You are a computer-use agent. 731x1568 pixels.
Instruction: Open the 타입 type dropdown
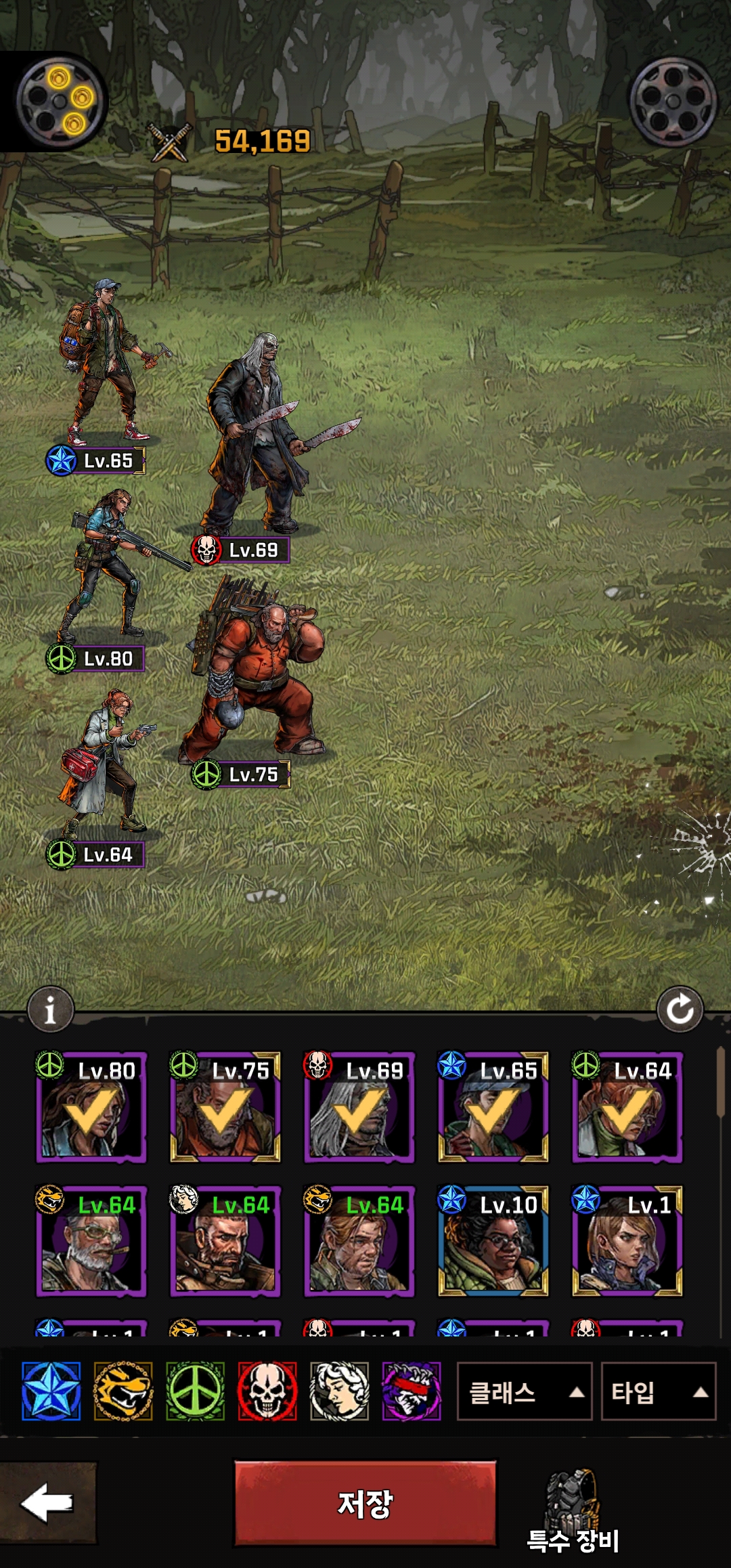pos(658,1393)
